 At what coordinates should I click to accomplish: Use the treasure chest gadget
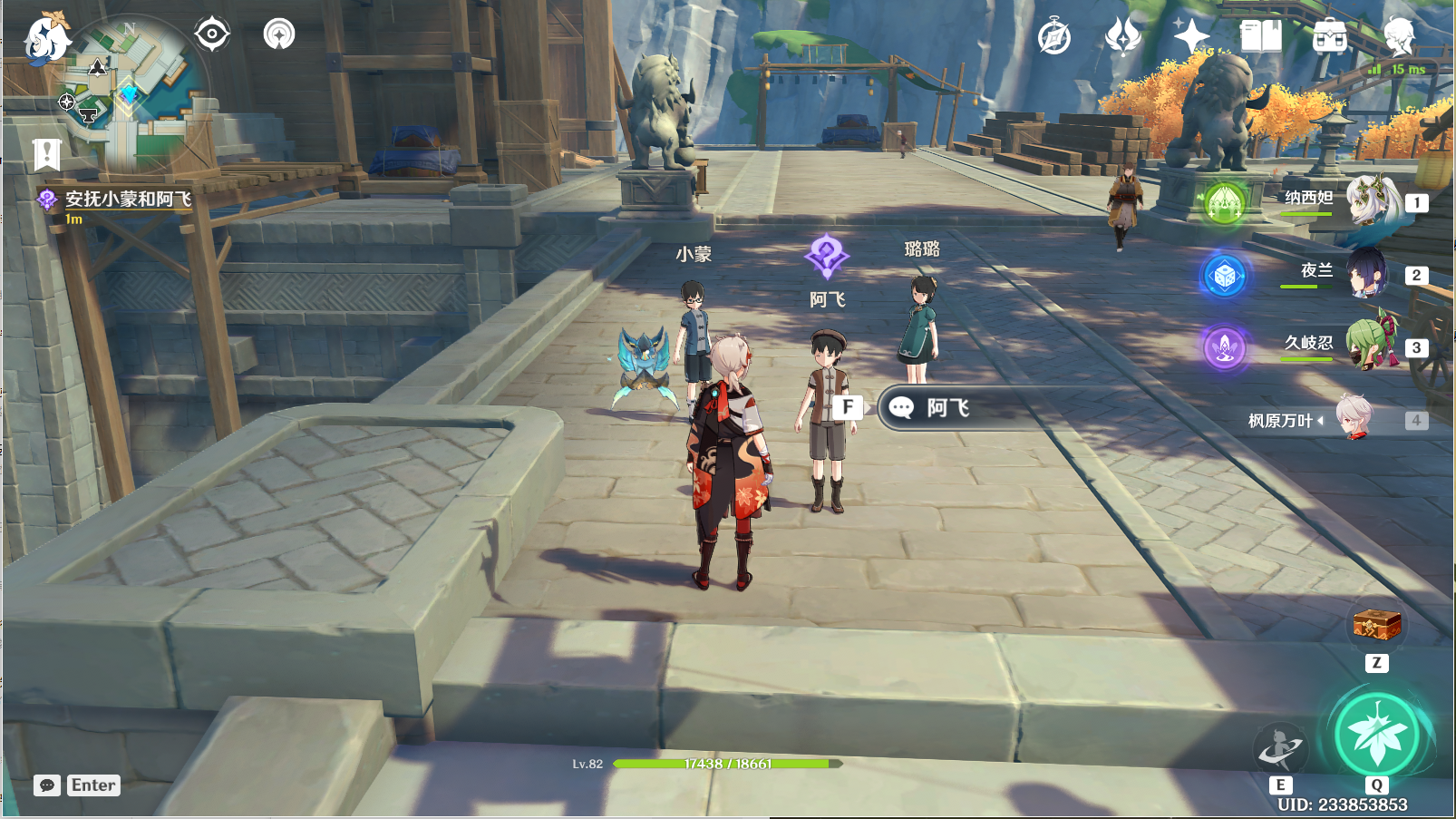coord(1376,626)
